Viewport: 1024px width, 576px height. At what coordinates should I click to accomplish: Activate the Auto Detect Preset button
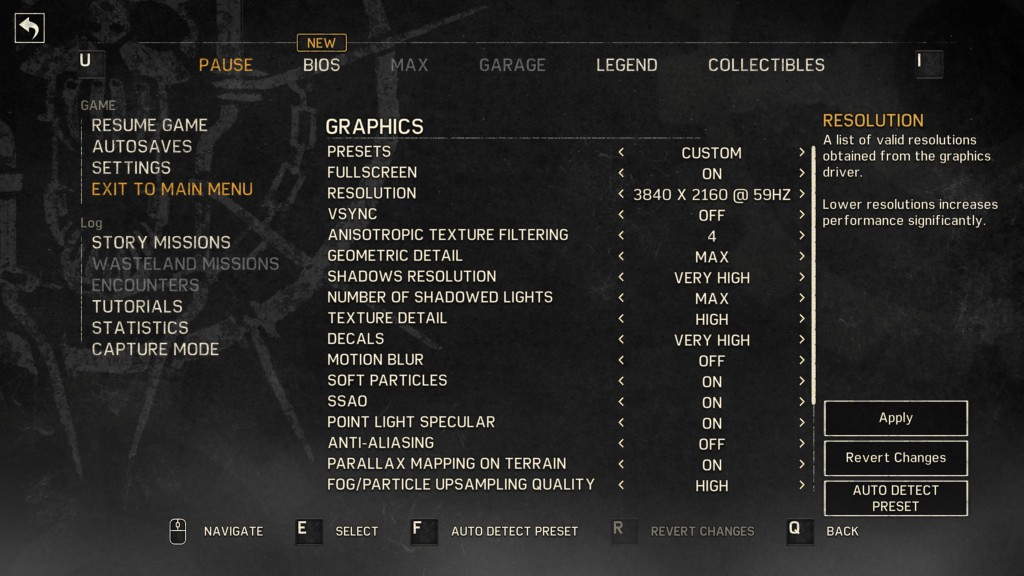(895, 498)
